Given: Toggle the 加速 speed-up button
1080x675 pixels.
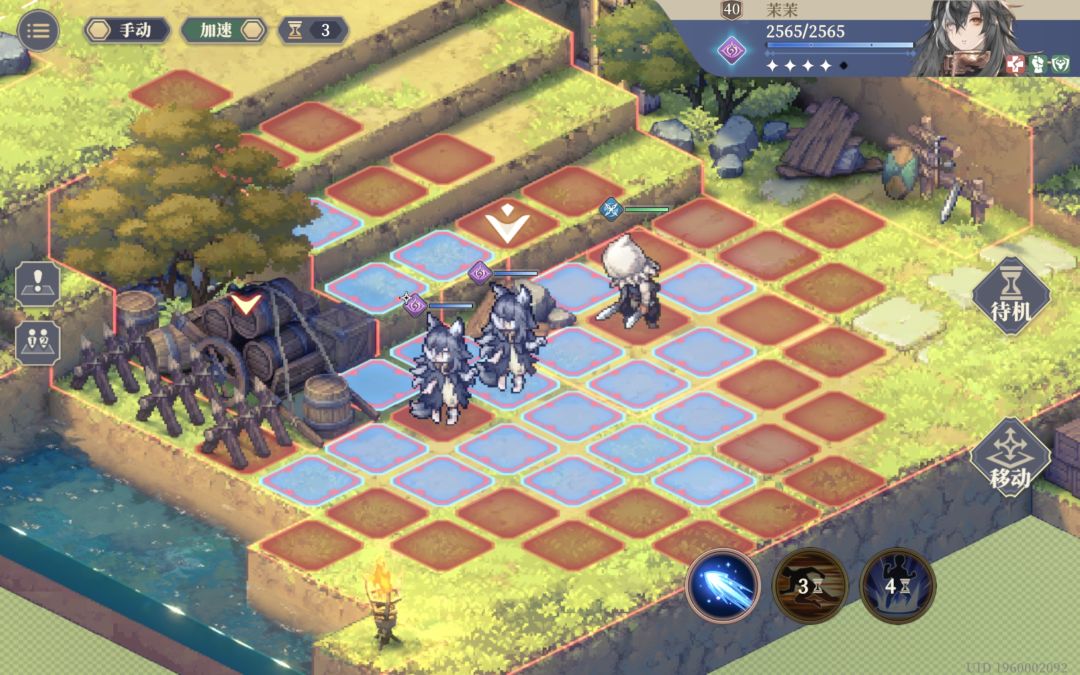Looking at the screenshot, I should pyautogui.click(x=224, y=30).
